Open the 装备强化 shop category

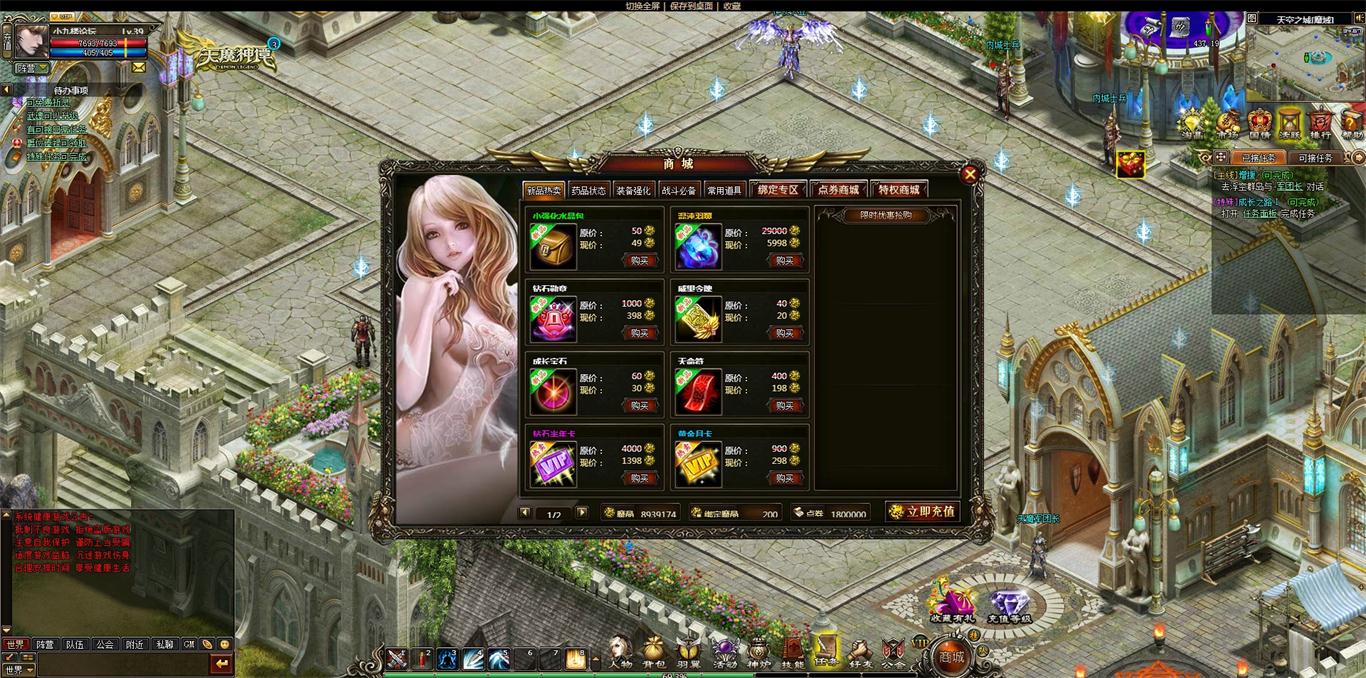click(x=633, y=190)
